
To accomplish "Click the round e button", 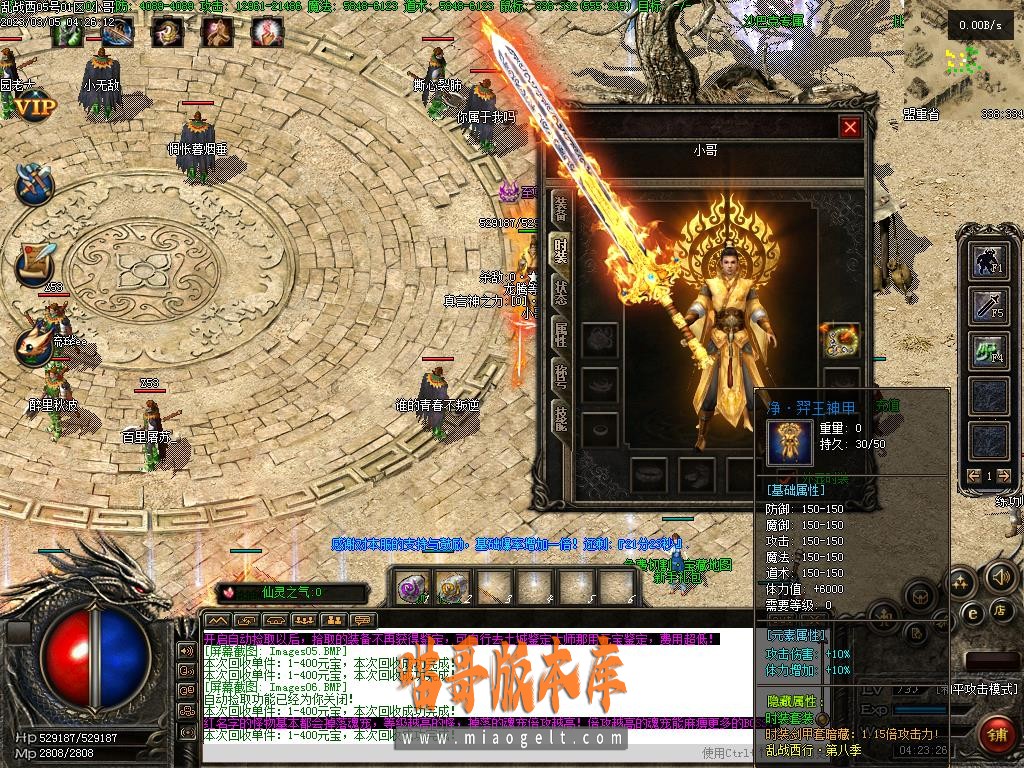I will (970, 612).
